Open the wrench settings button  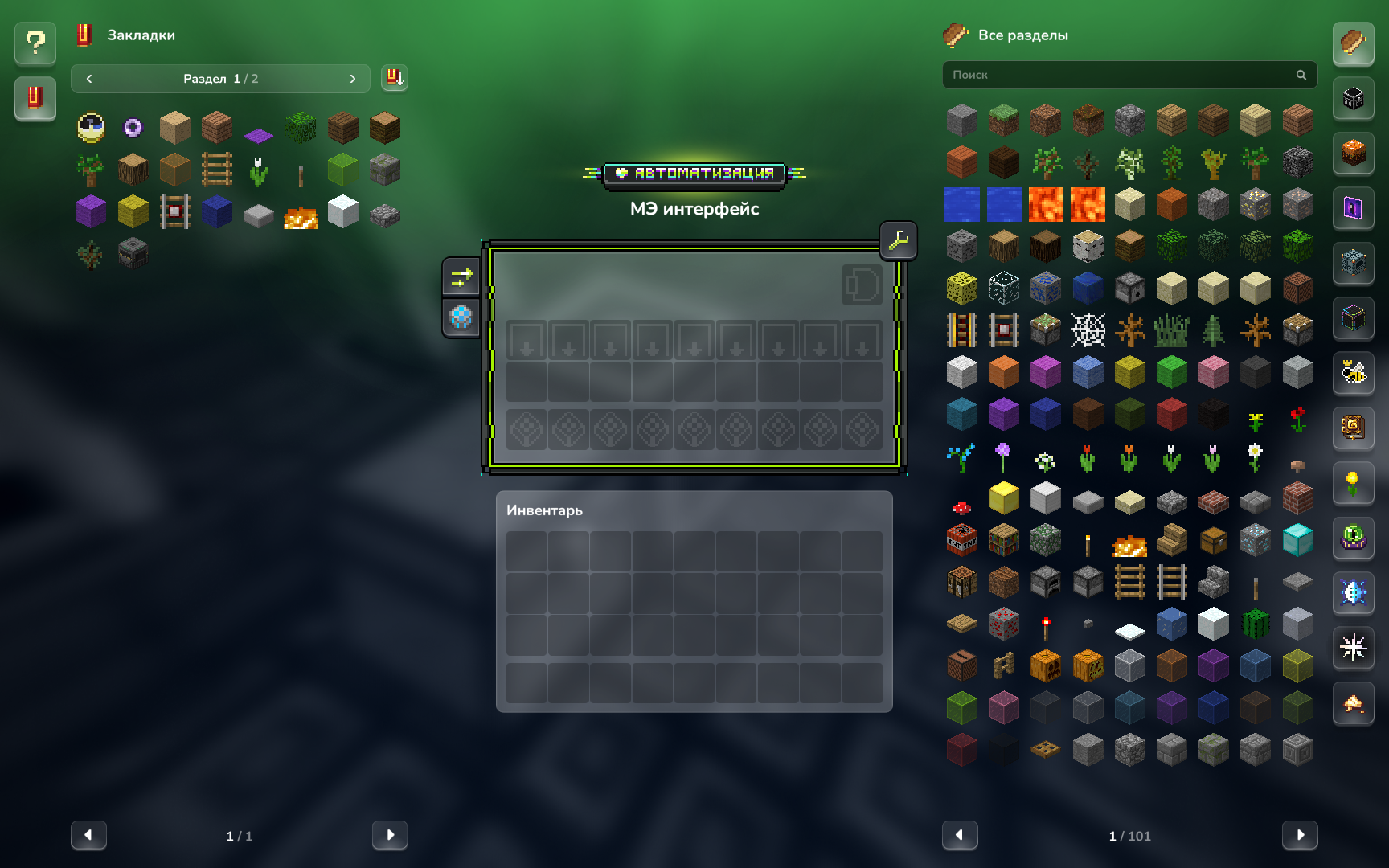pos(898,240)
